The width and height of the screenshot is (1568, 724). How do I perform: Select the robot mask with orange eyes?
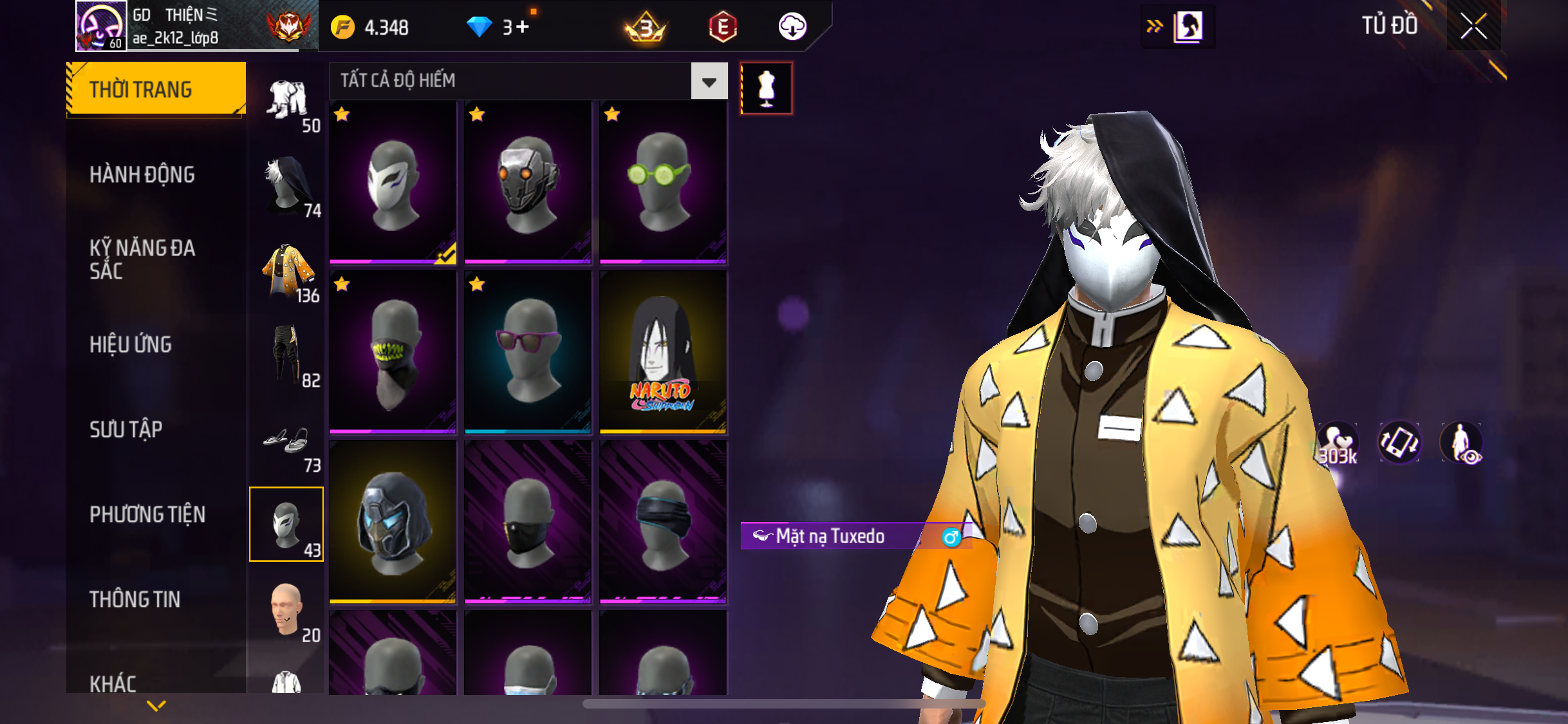(x=528, y=183)
